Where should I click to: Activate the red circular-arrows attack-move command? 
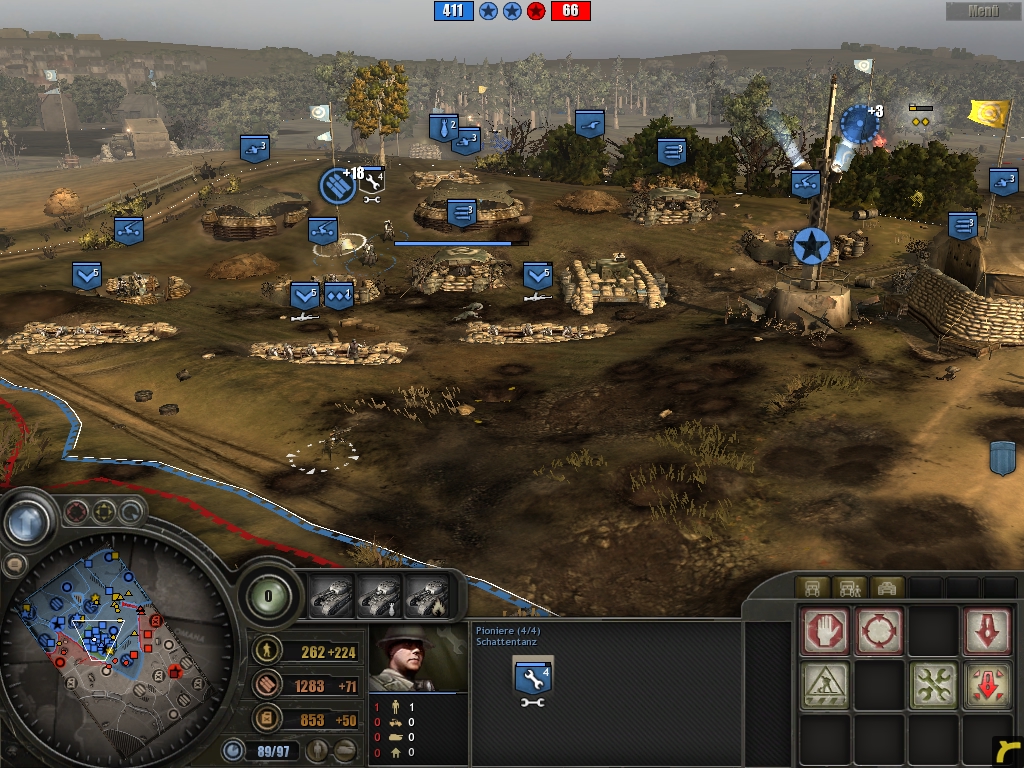[879, 631]
